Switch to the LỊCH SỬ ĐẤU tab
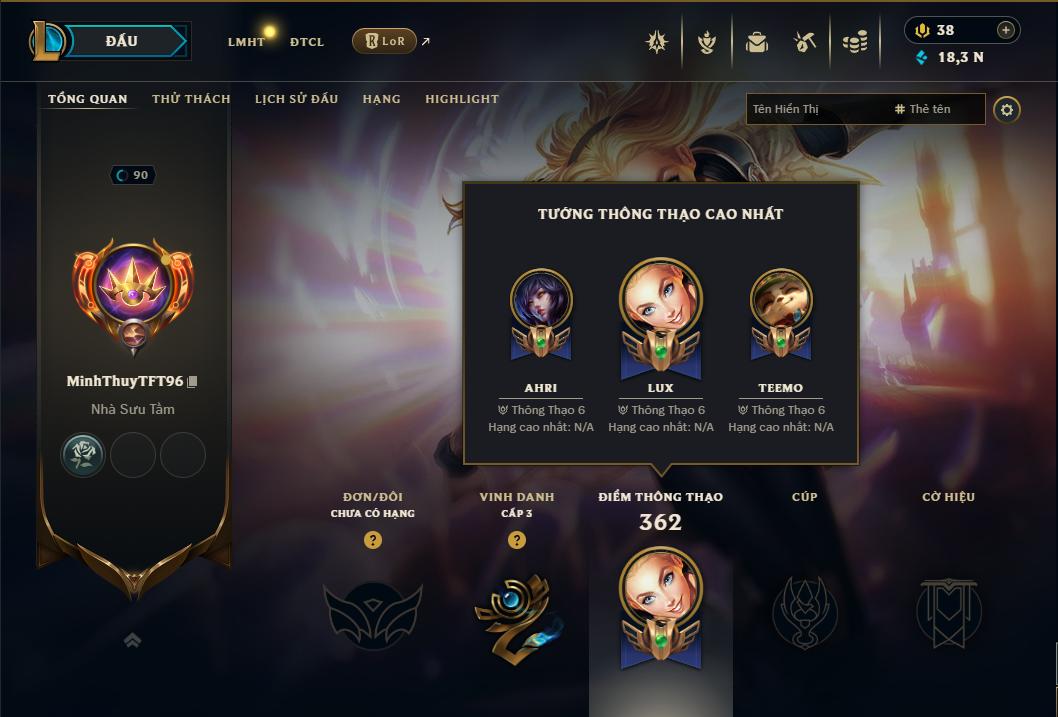 296,99
